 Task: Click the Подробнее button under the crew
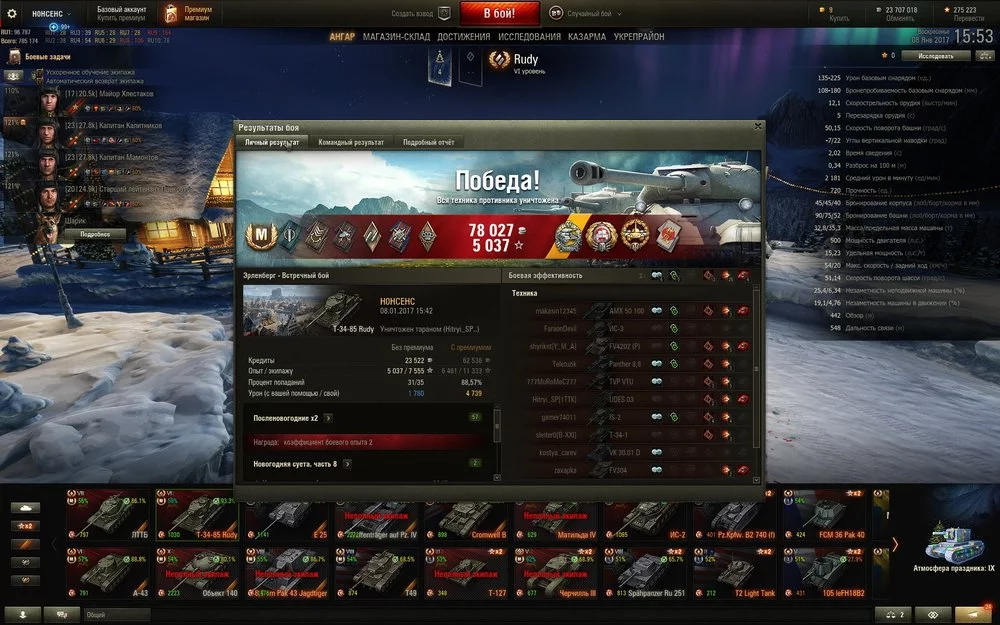pyautogui.click(x=96, y=234)
